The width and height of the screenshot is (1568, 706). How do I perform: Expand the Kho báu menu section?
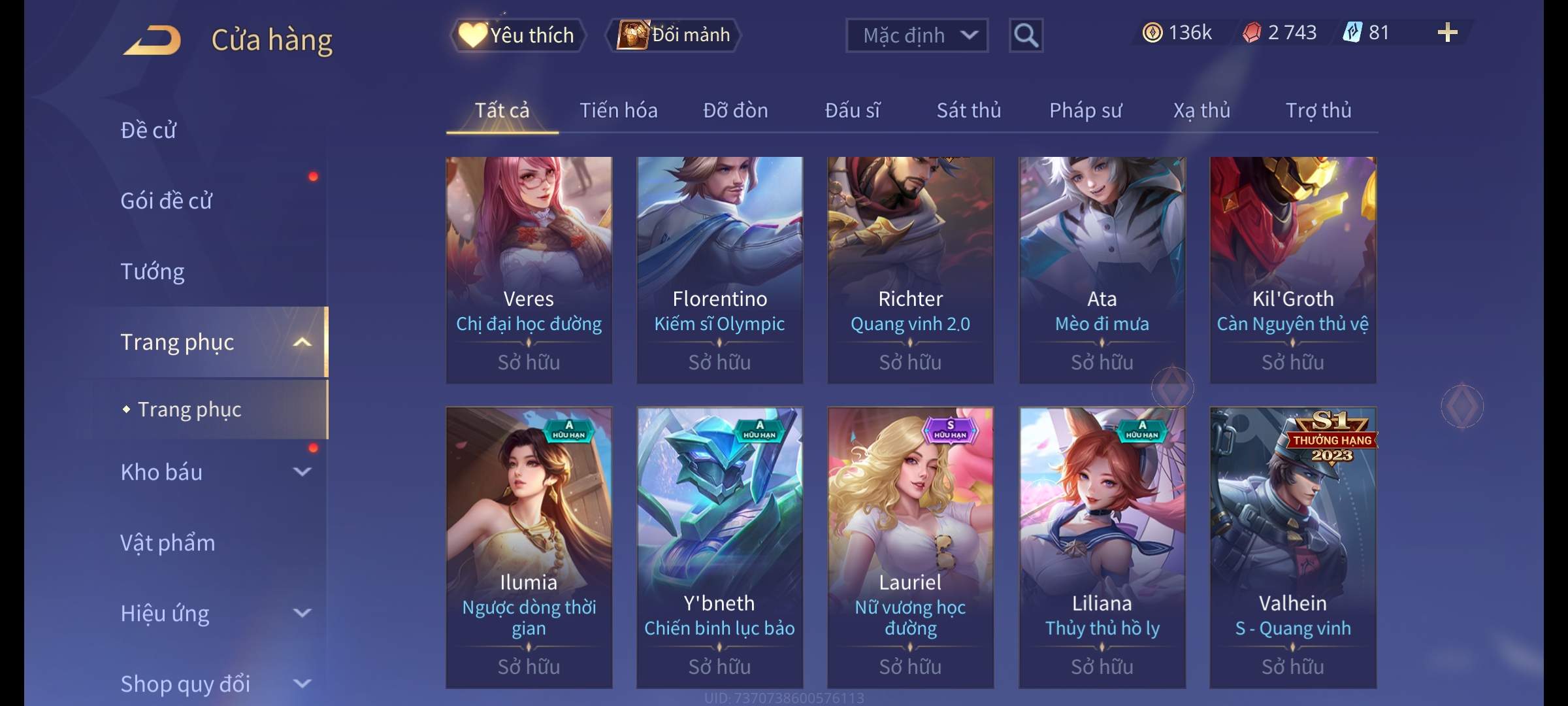pyautogui.click(x=216, y=472)
